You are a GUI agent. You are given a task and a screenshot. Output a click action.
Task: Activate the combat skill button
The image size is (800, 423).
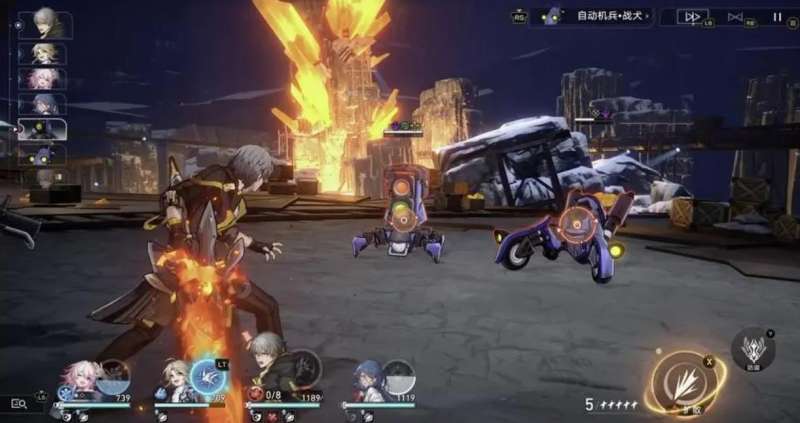click(x=752, y=349)
